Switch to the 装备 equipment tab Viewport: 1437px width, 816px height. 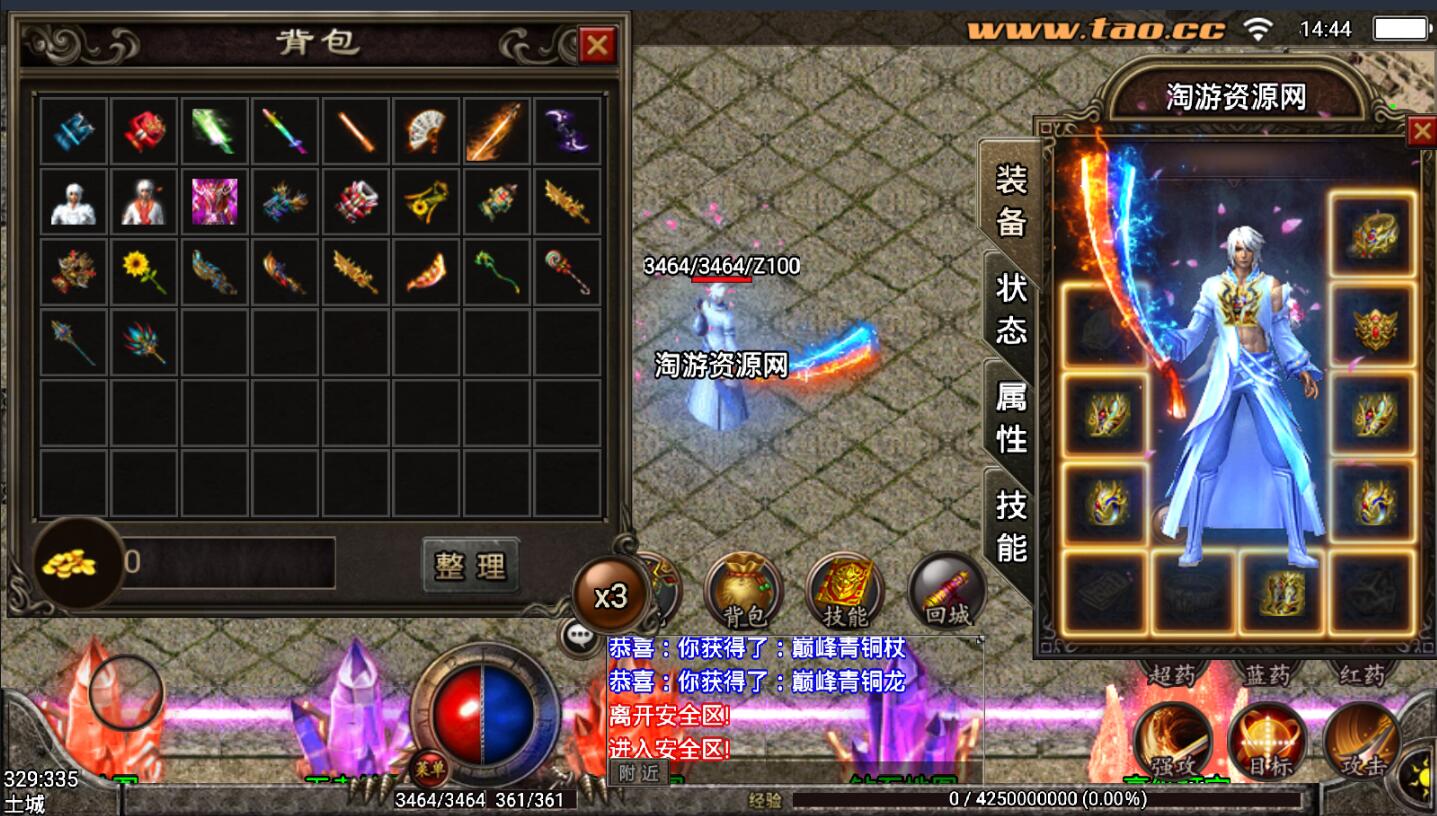1011,200
